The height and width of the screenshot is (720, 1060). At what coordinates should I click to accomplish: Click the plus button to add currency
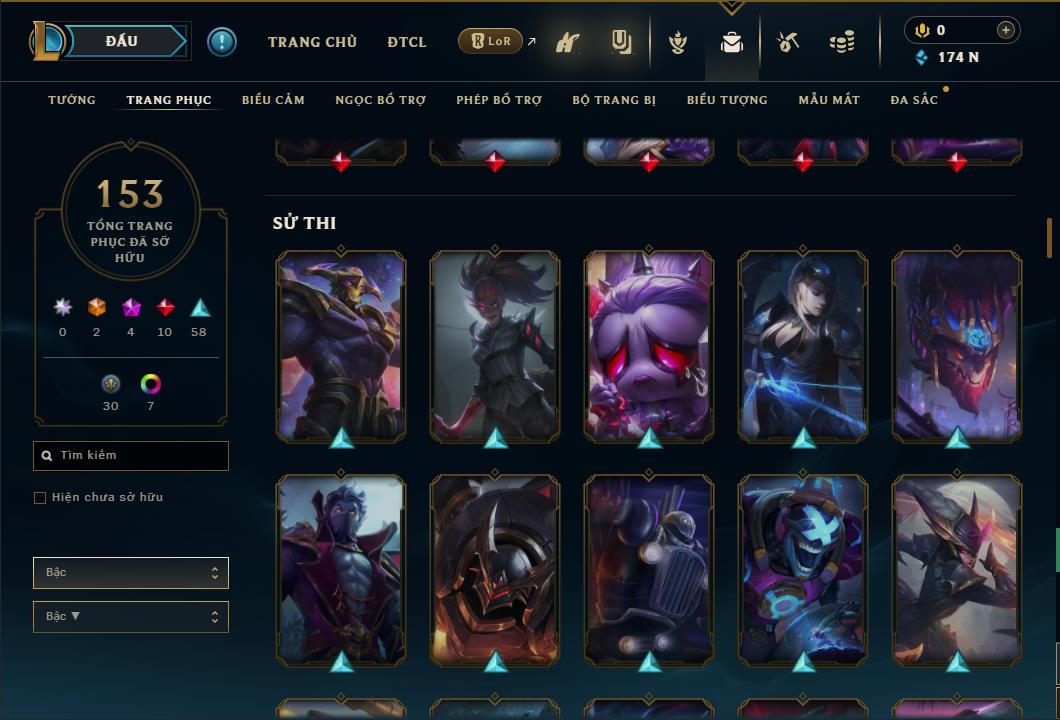point(1005,30)
